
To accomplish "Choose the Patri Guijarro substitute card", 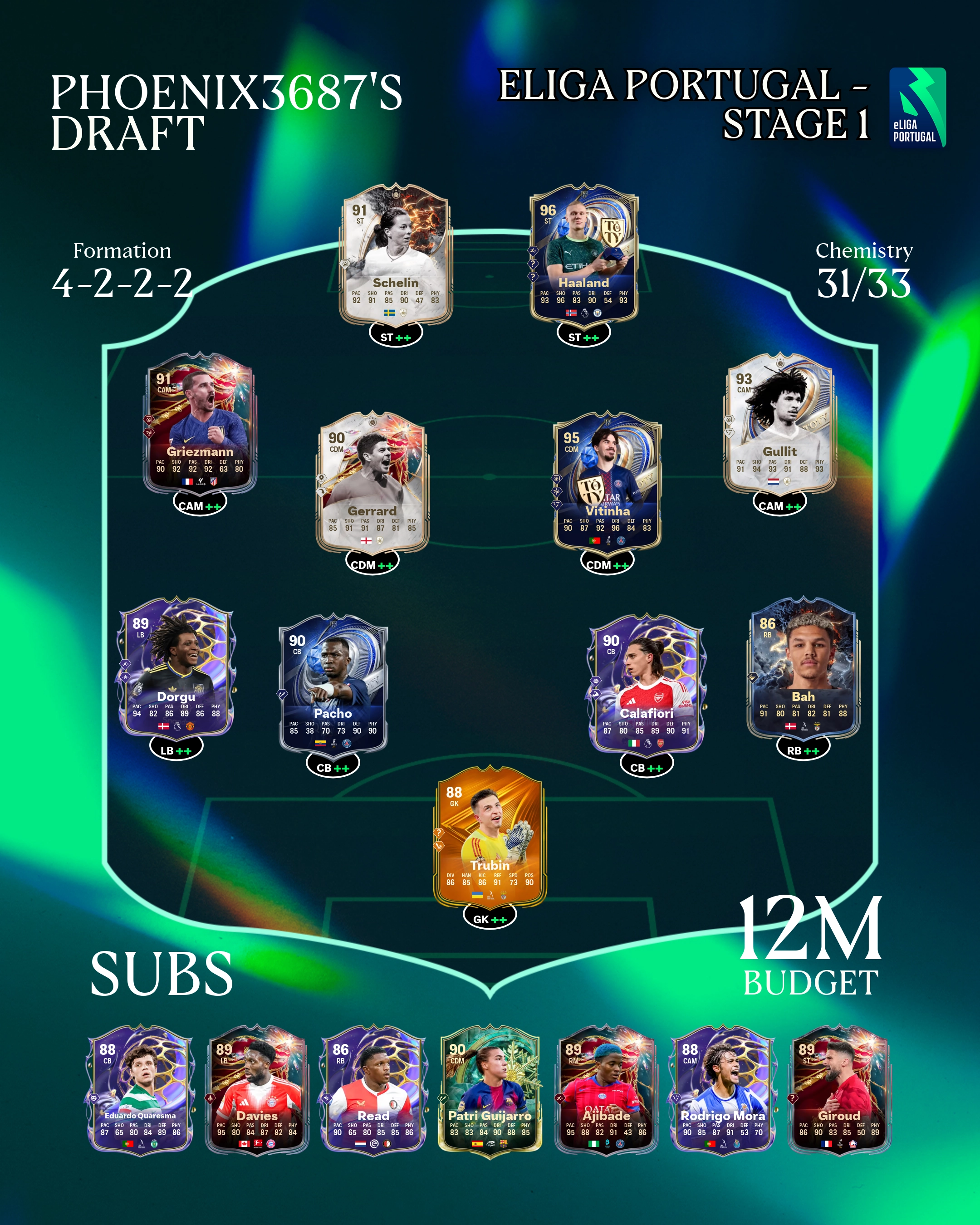I will point(490,1090).
